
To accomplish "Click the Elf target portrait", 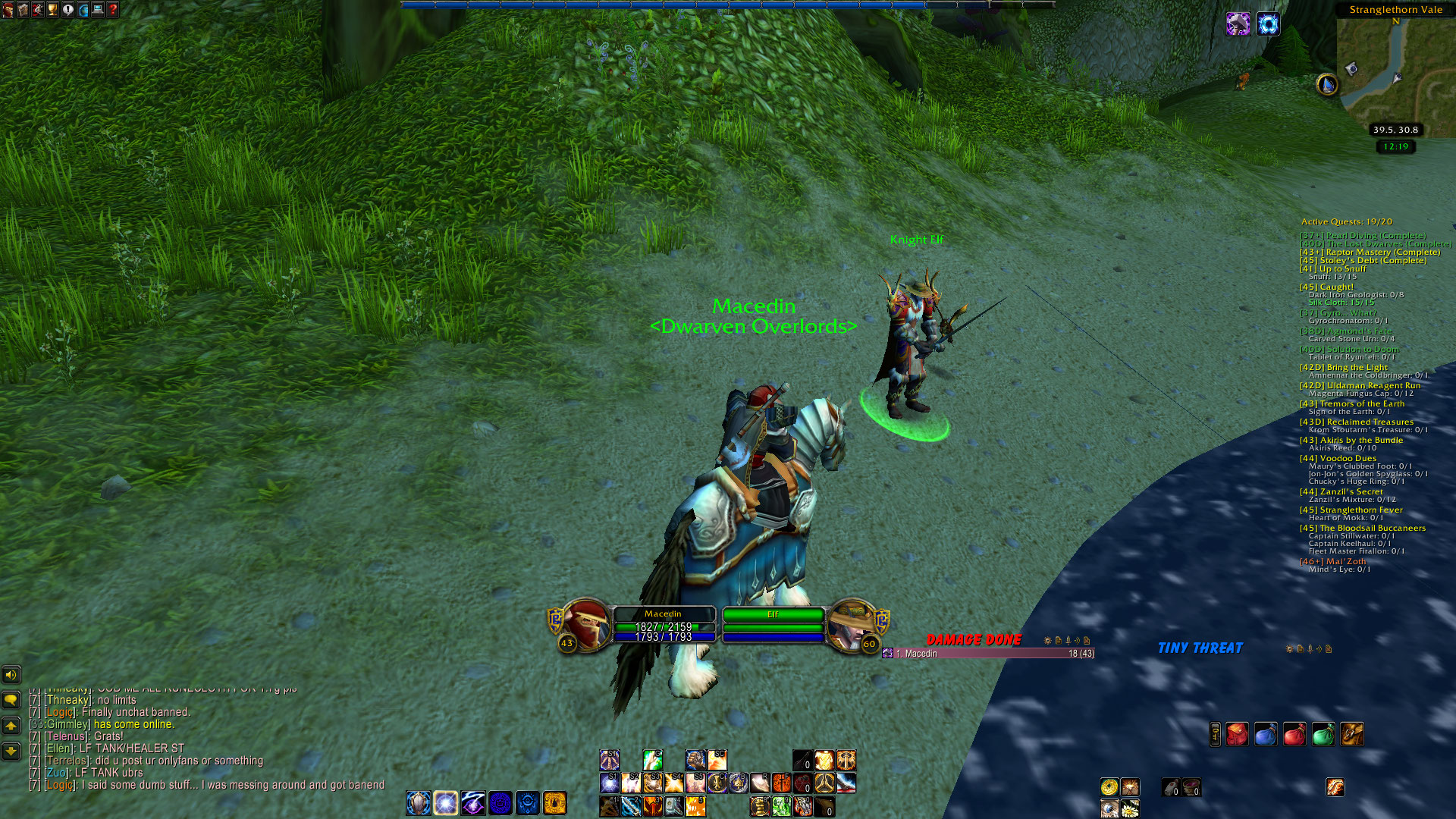I will coord(850,625).
